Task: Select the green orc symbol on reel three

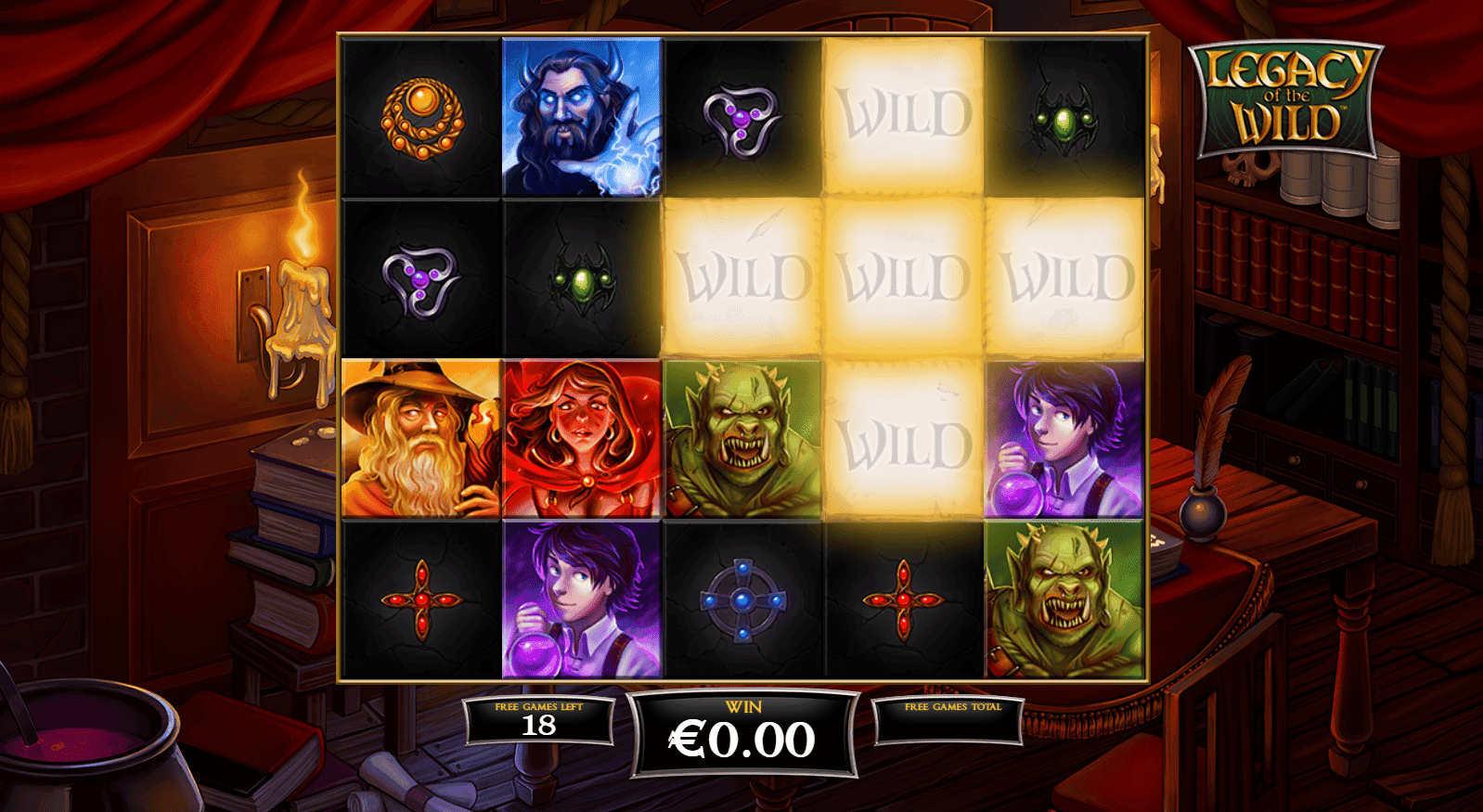Action: (743, 436)
